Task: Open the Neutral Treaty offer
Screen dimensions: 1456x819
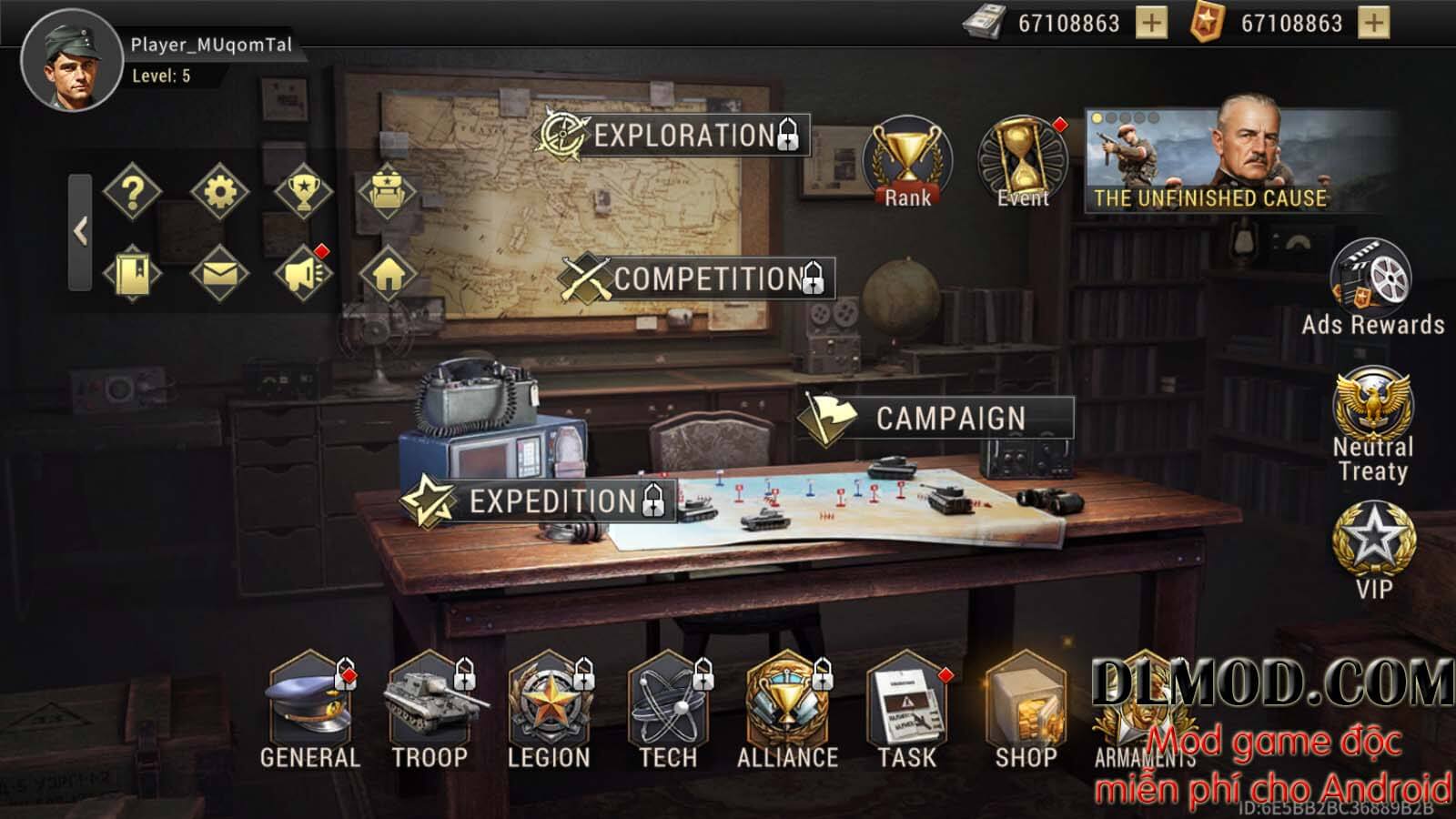Action: (1372, 423)
